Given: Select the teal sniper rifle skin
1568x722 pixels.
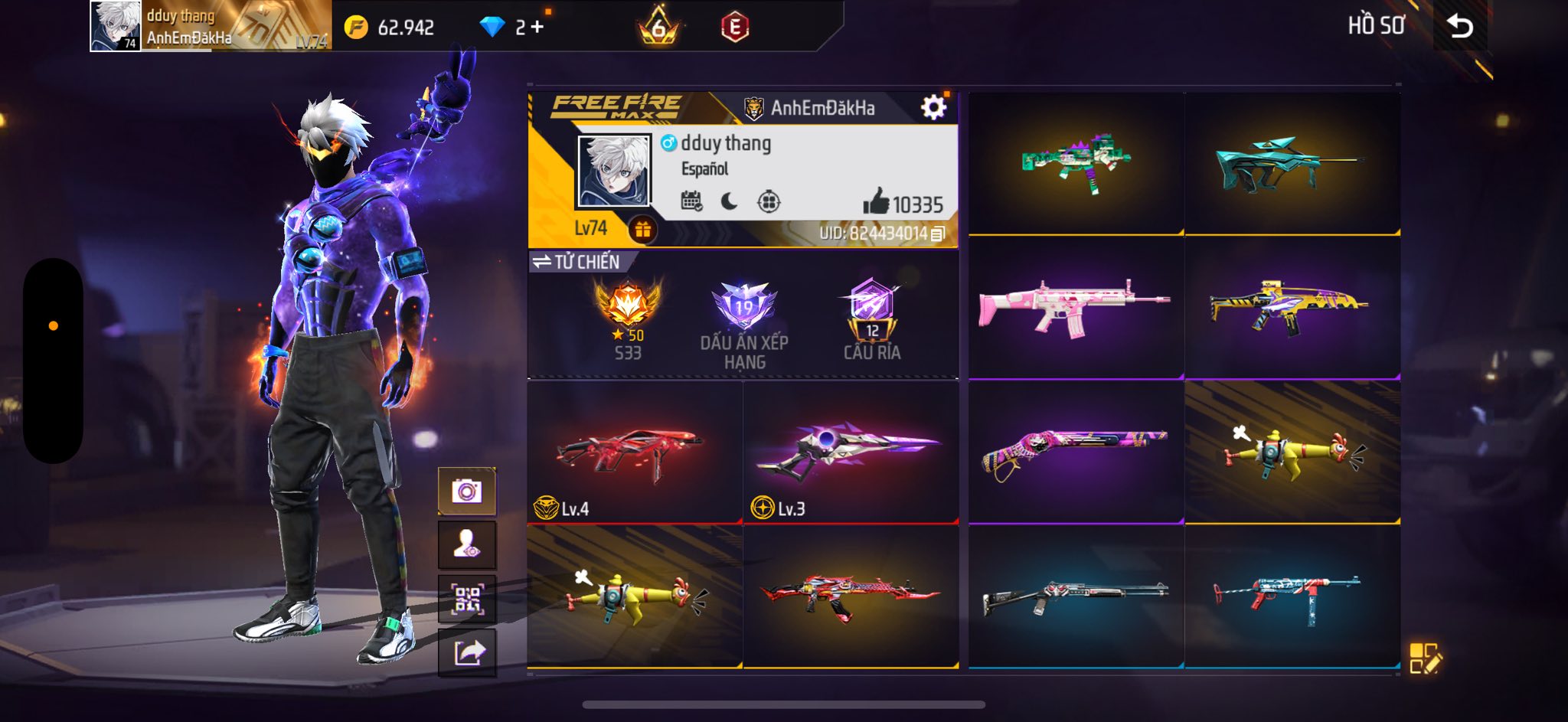Looking at the screenshot, I should (1292, 162).
